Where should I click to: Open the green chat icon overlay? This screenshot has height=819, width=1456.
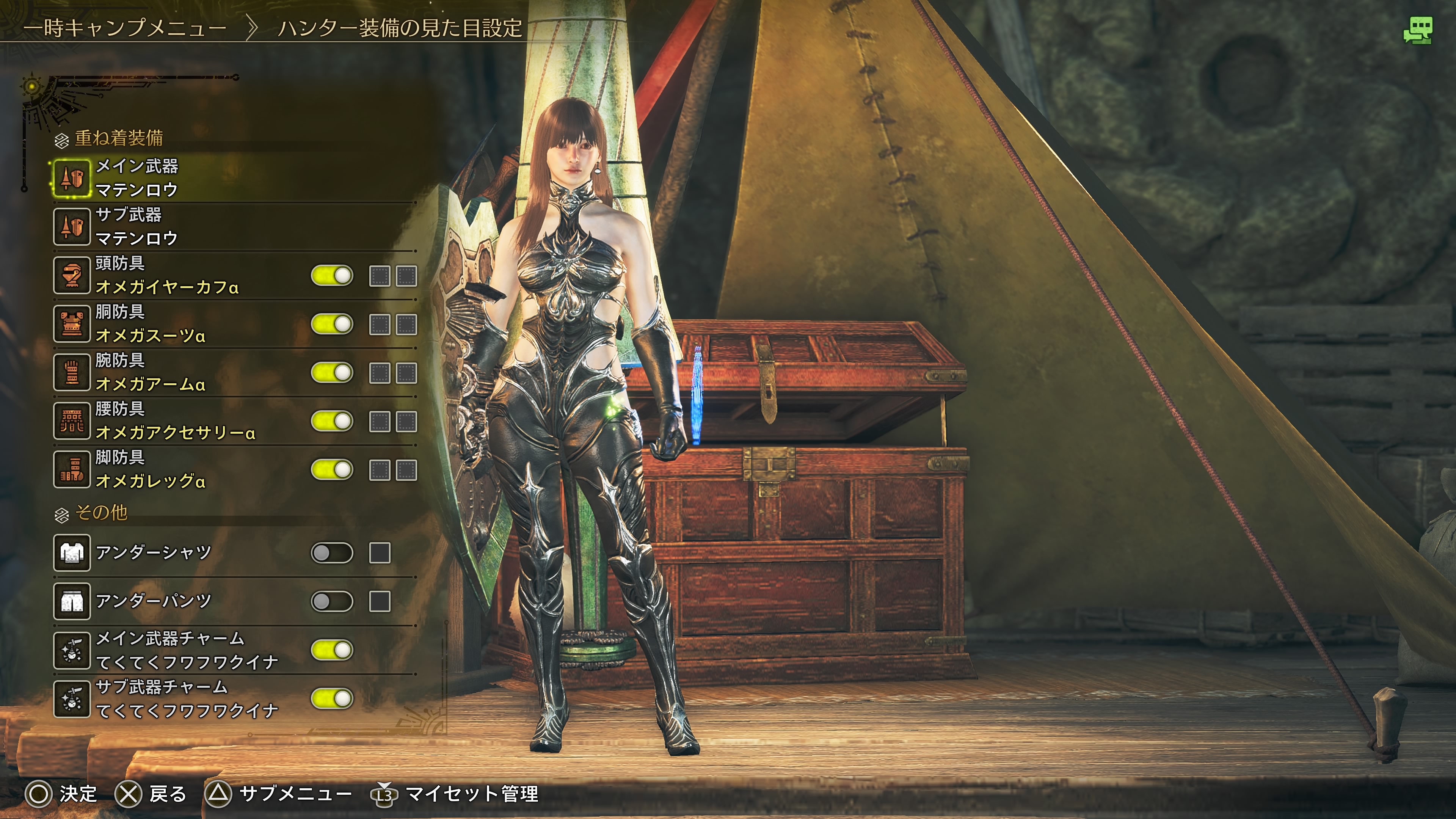tap(1418, 30)
